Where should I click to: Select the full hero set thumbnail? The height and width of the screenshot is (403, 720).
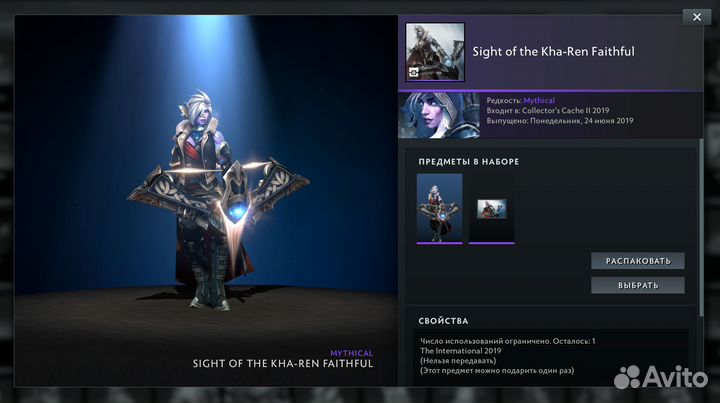click(x=439, y=208)
